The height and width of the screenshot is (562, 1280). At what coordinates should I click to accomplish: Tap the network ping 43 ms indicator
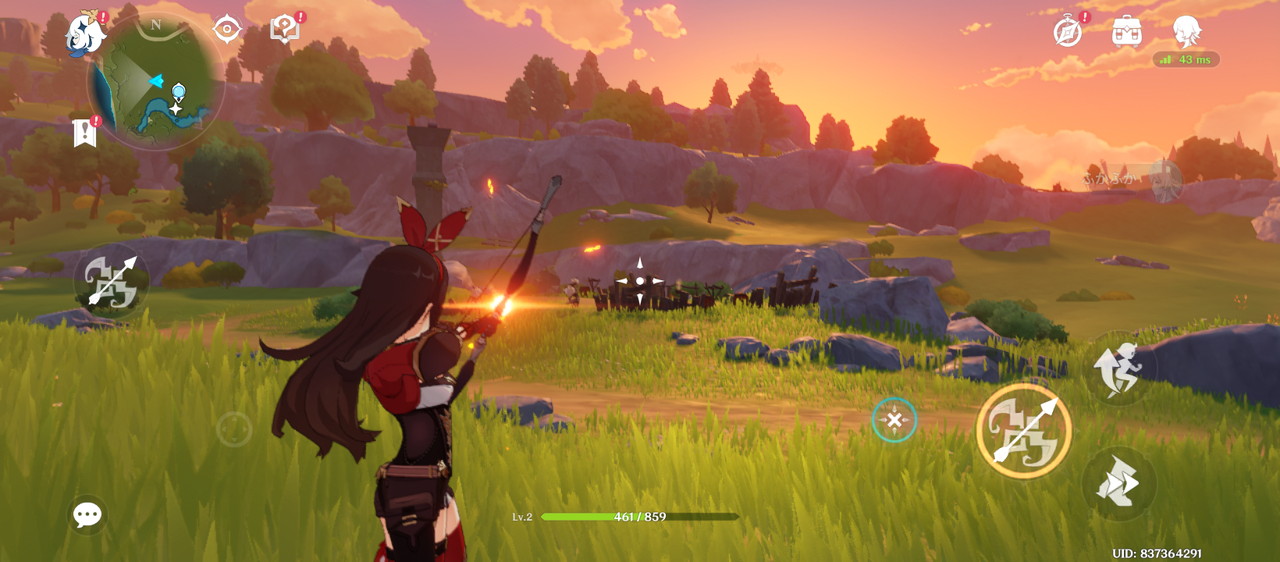[1186, 60]
